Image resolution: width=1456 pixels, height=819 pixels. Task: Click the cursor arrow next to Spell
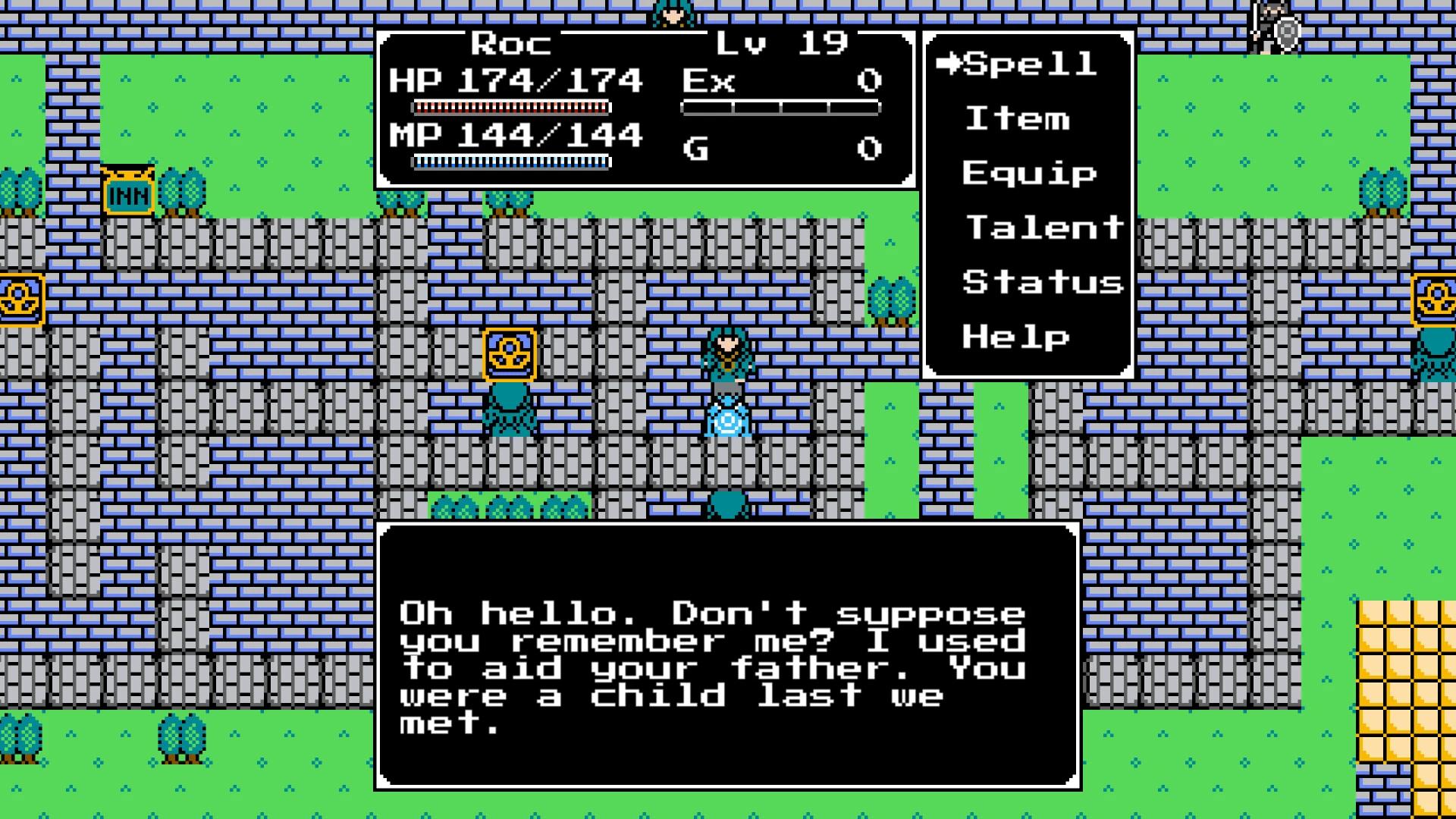pos(949,64)
